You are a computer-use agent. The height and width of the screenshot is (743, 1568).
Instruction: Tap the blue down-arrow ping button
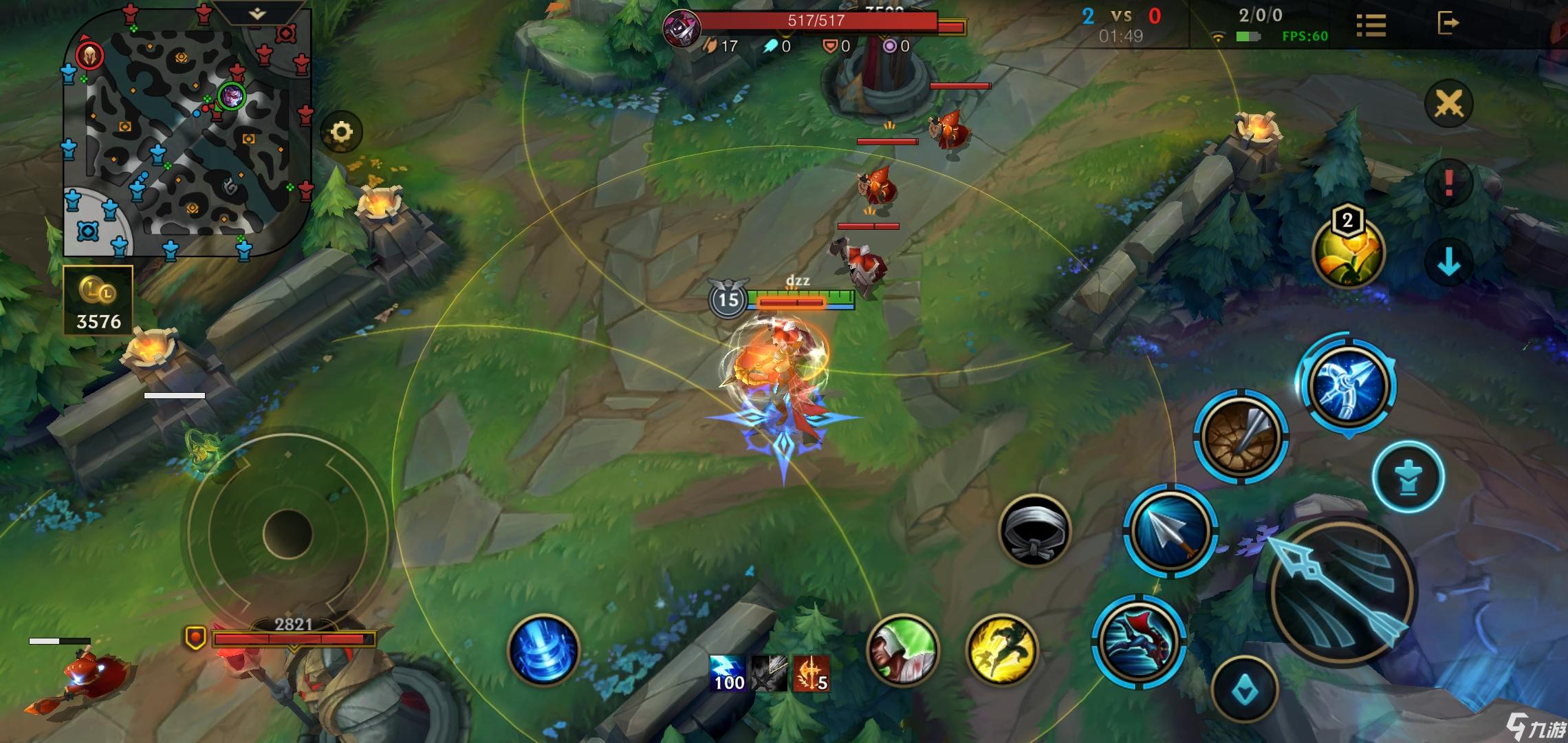click(x=1448, y=261)
